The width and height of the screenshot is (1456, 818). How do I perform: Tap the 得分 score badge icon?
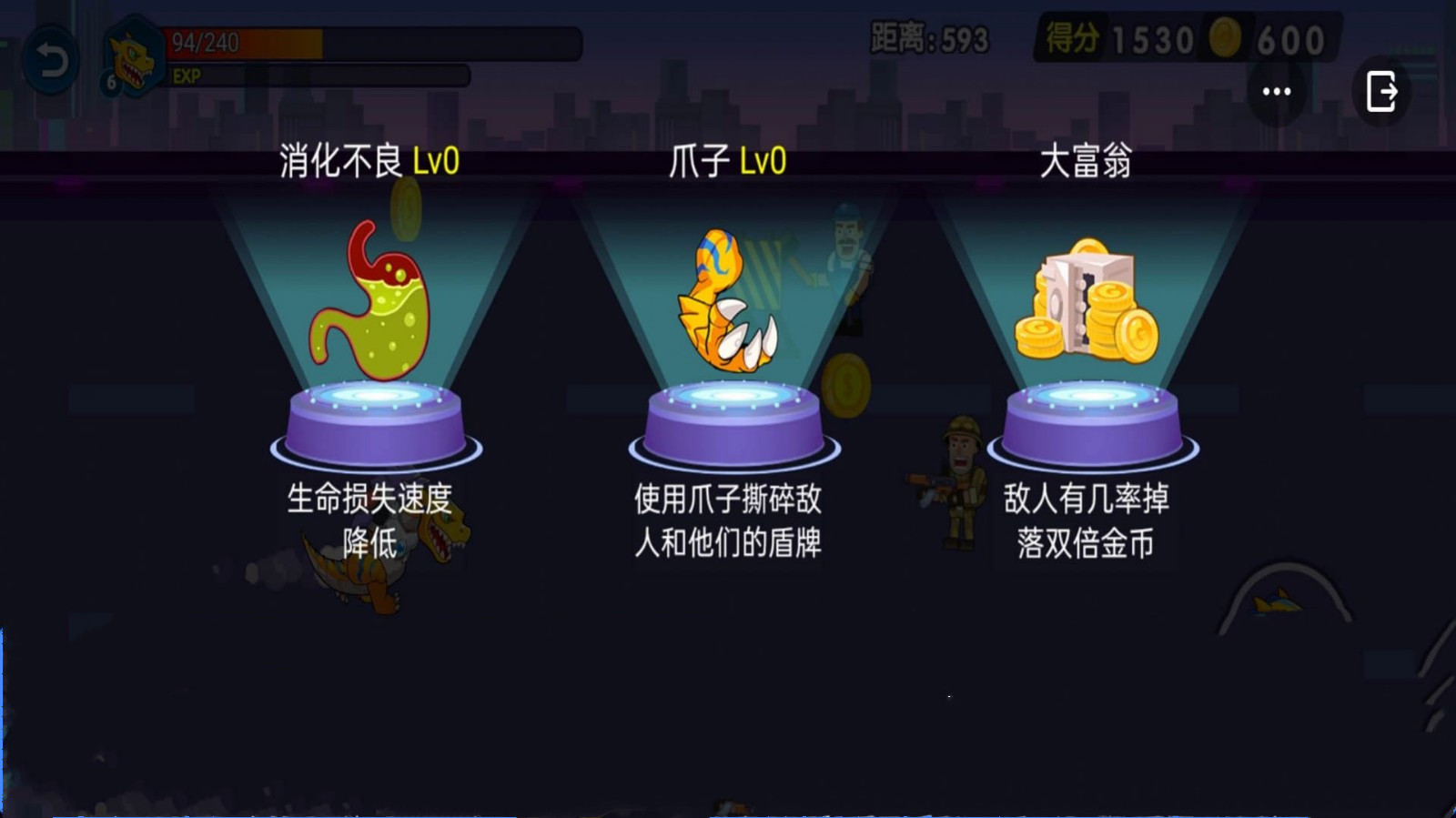1072,36
